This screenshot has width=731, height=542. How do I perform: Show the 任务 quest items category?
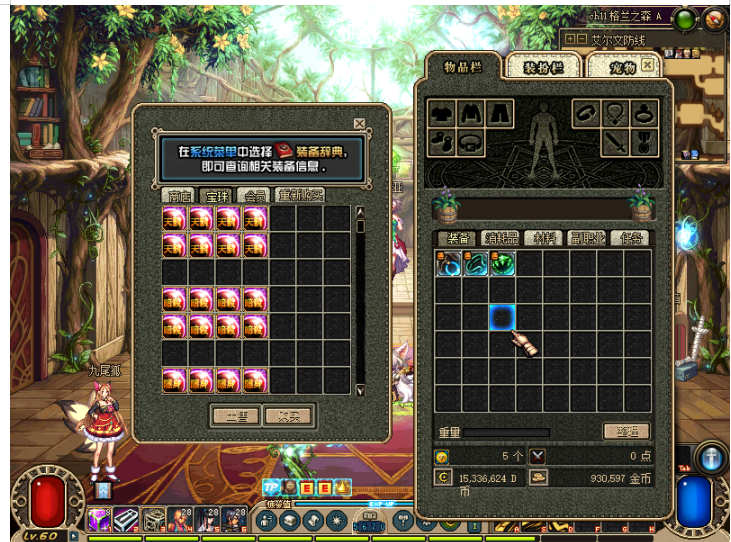coord(631,238)
